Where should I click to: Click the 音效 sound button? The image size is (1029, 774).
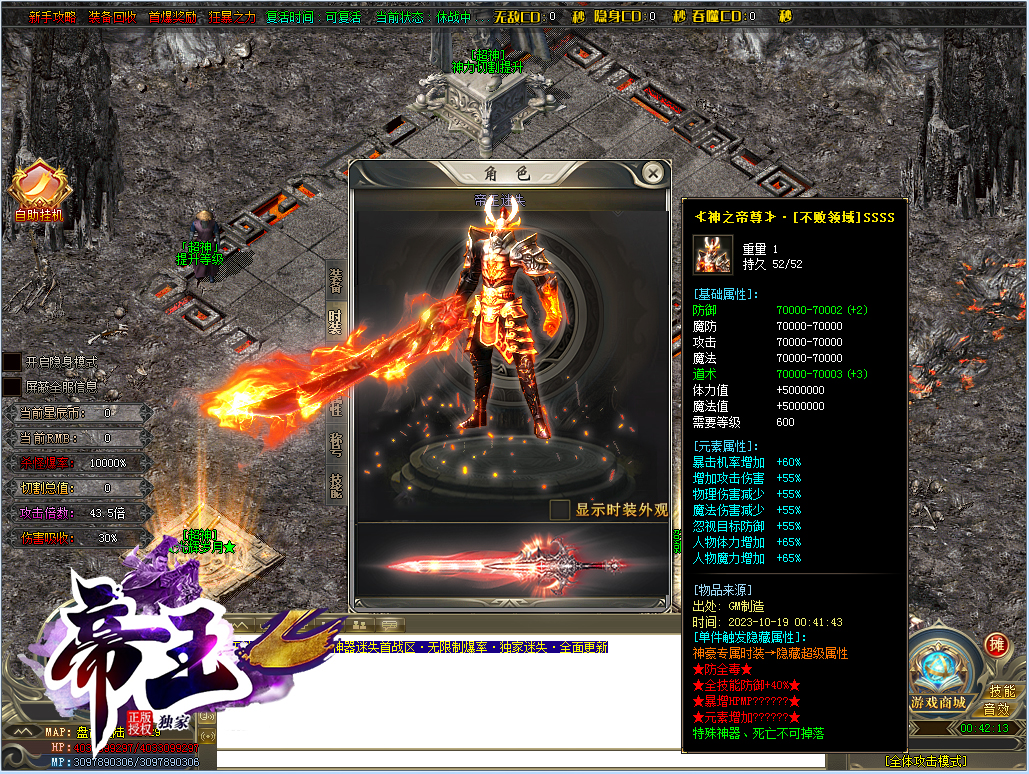tap(996, 709)
